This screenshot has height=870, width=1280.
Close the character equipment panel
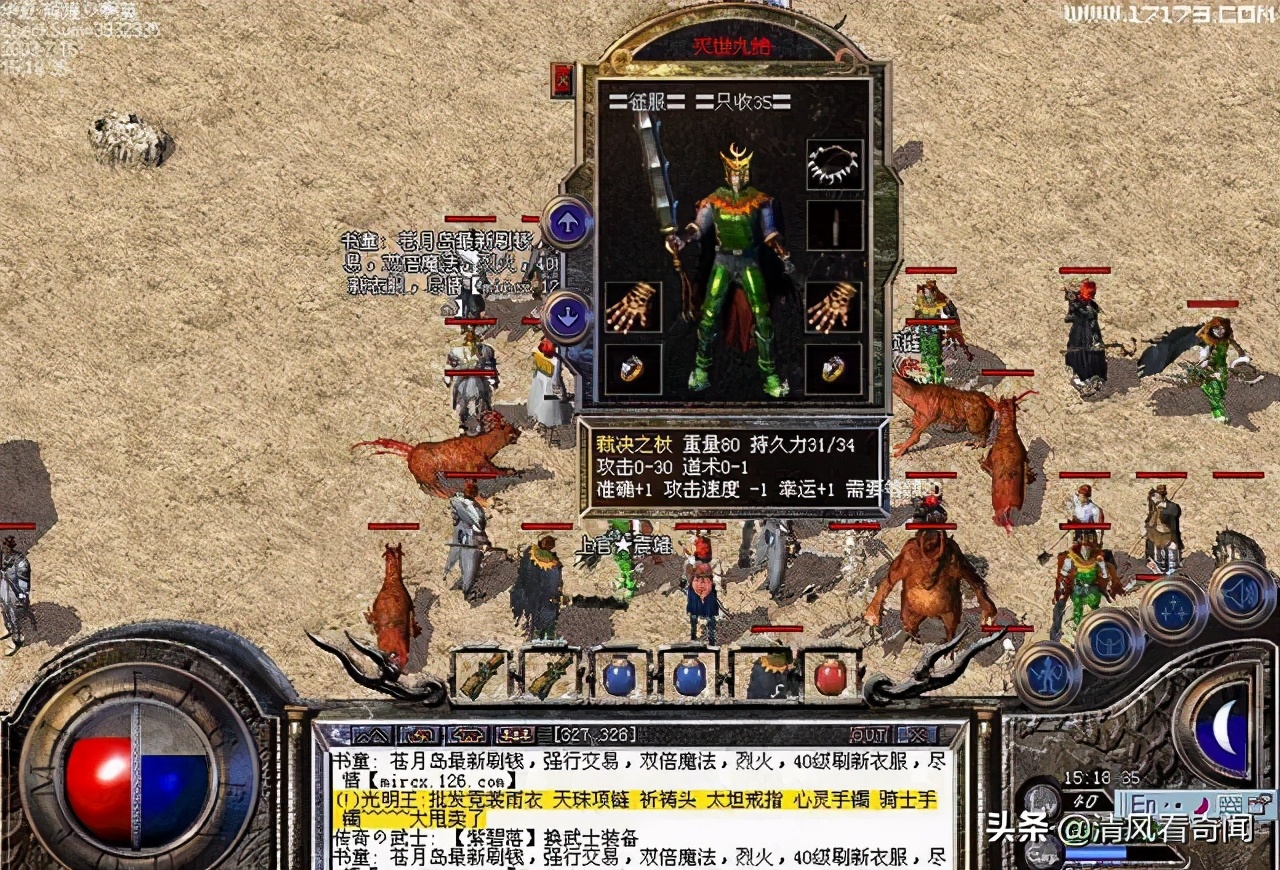point(563,79)
